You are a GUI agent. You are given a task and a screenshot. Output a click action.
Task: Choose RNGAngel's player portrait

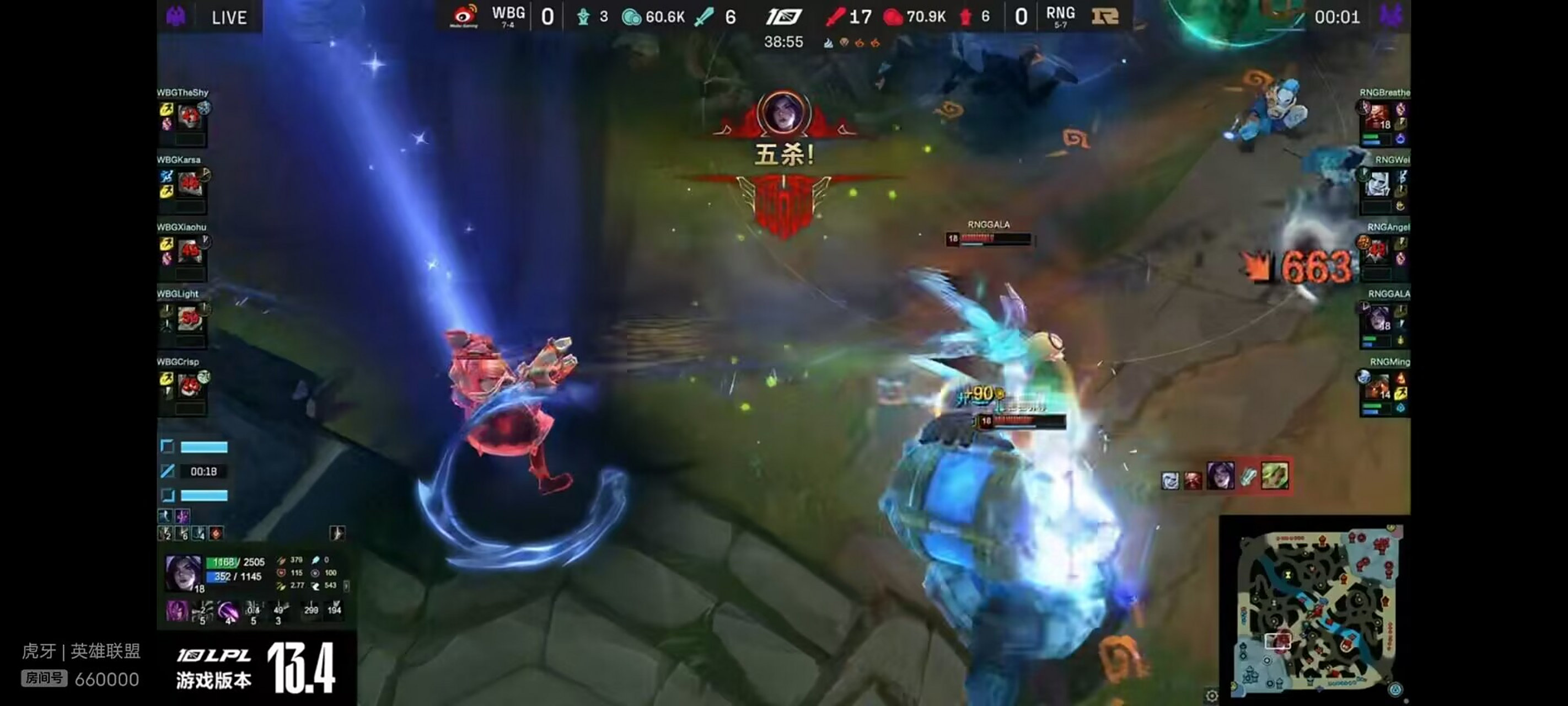point(1378,250)
